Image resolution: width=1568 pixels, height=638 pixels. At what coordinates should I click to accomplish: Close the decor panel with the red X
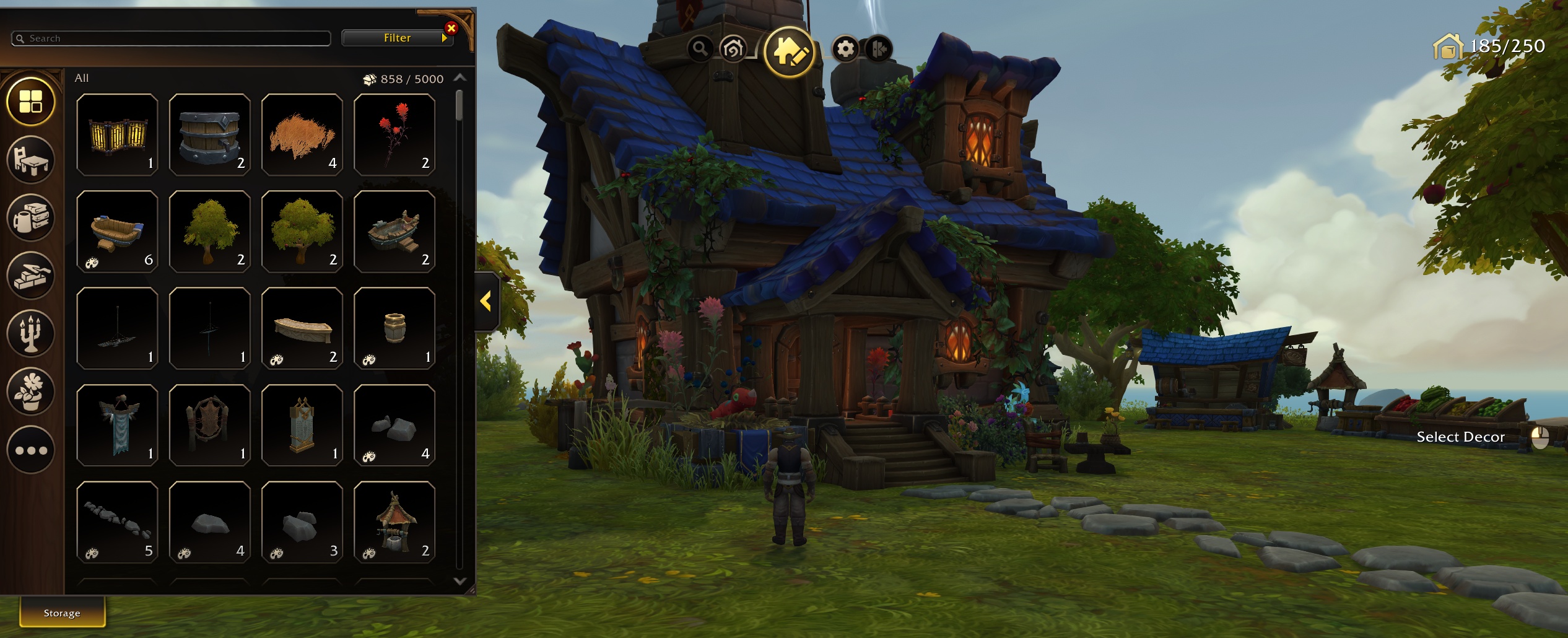(x=451, y=27)
